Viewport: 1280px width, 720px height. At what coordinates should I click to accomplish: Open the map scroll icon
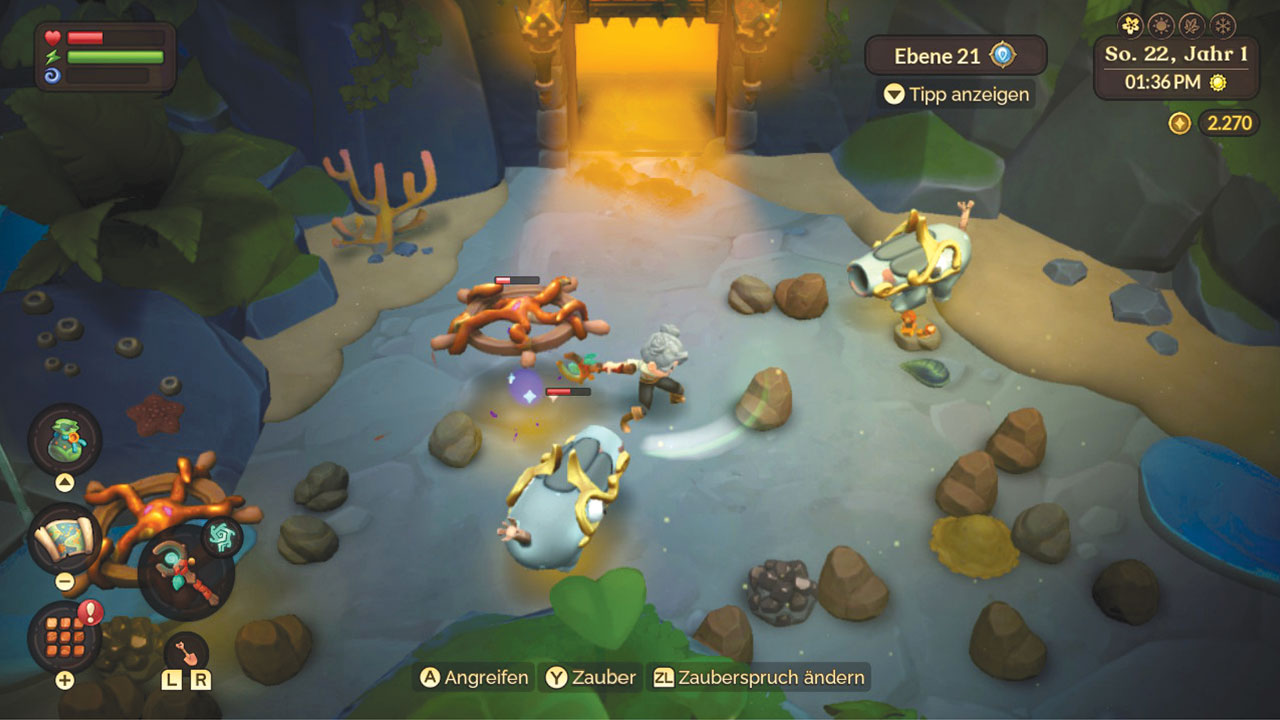pyautogui.click(x=64, y=538)
